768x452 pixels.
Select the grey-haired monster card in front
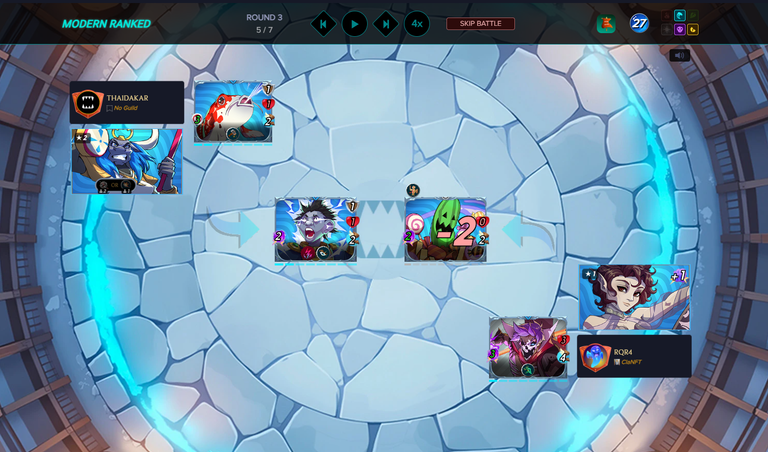(316, 230)
